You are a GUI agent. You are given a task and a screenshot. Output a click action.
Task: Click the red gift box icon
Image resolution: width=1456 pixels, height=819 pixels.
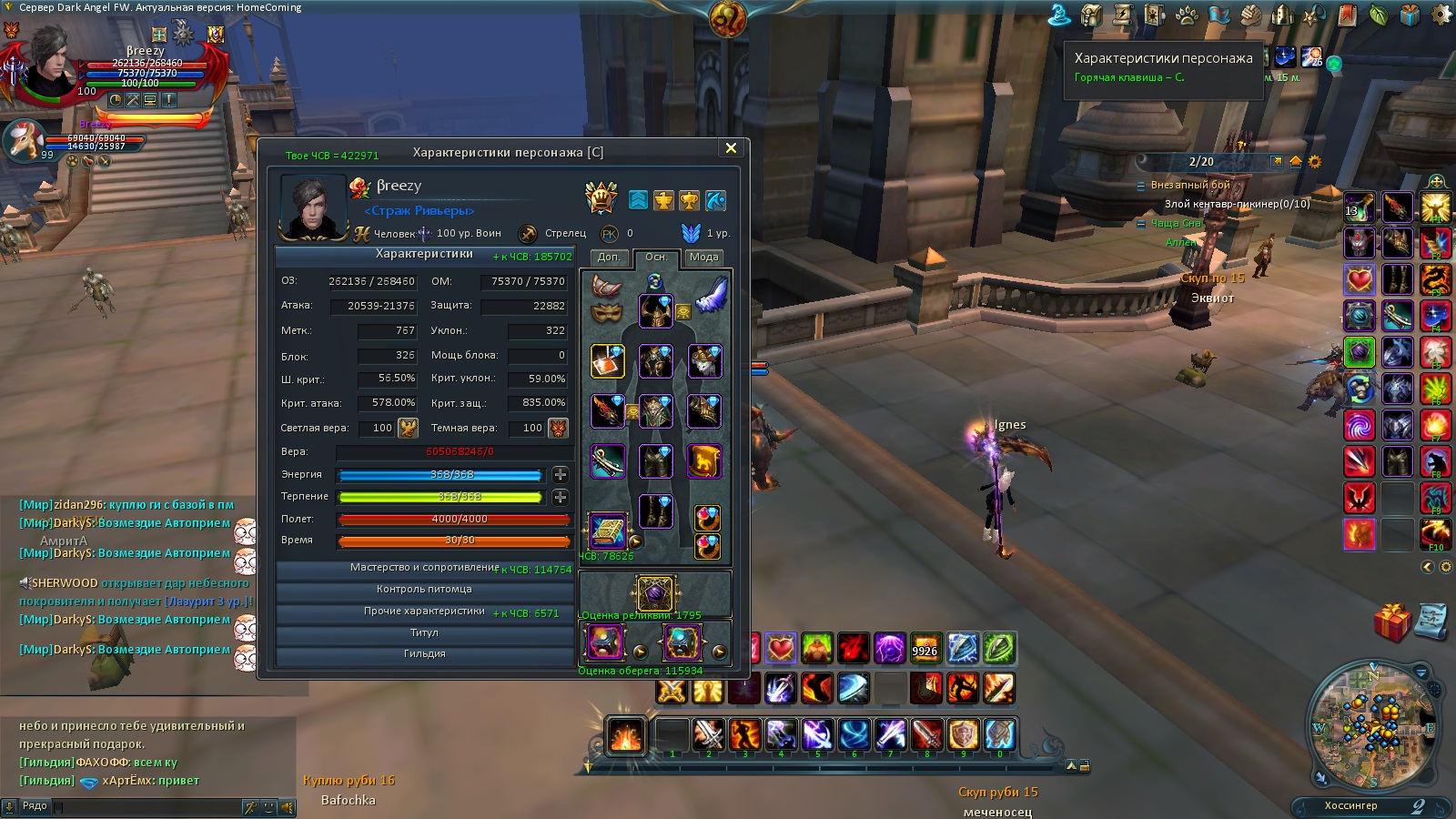click(x=1391, y=622)
